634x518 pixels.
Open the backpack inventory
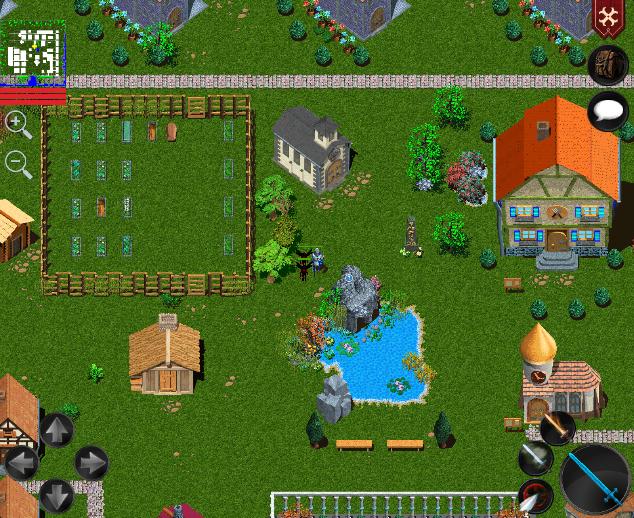click(x=607, y=64)
